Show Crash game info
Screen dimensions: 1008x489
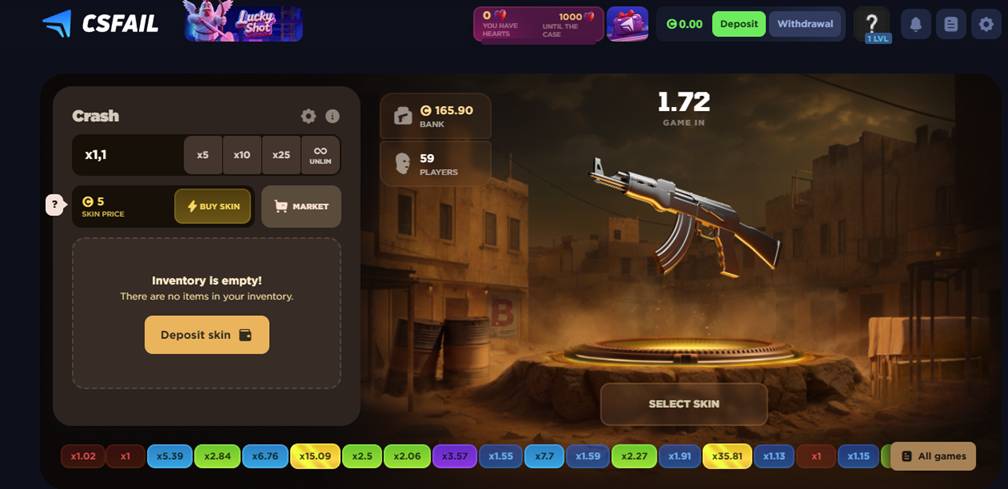pyautogui.click(x=333, y=116)
